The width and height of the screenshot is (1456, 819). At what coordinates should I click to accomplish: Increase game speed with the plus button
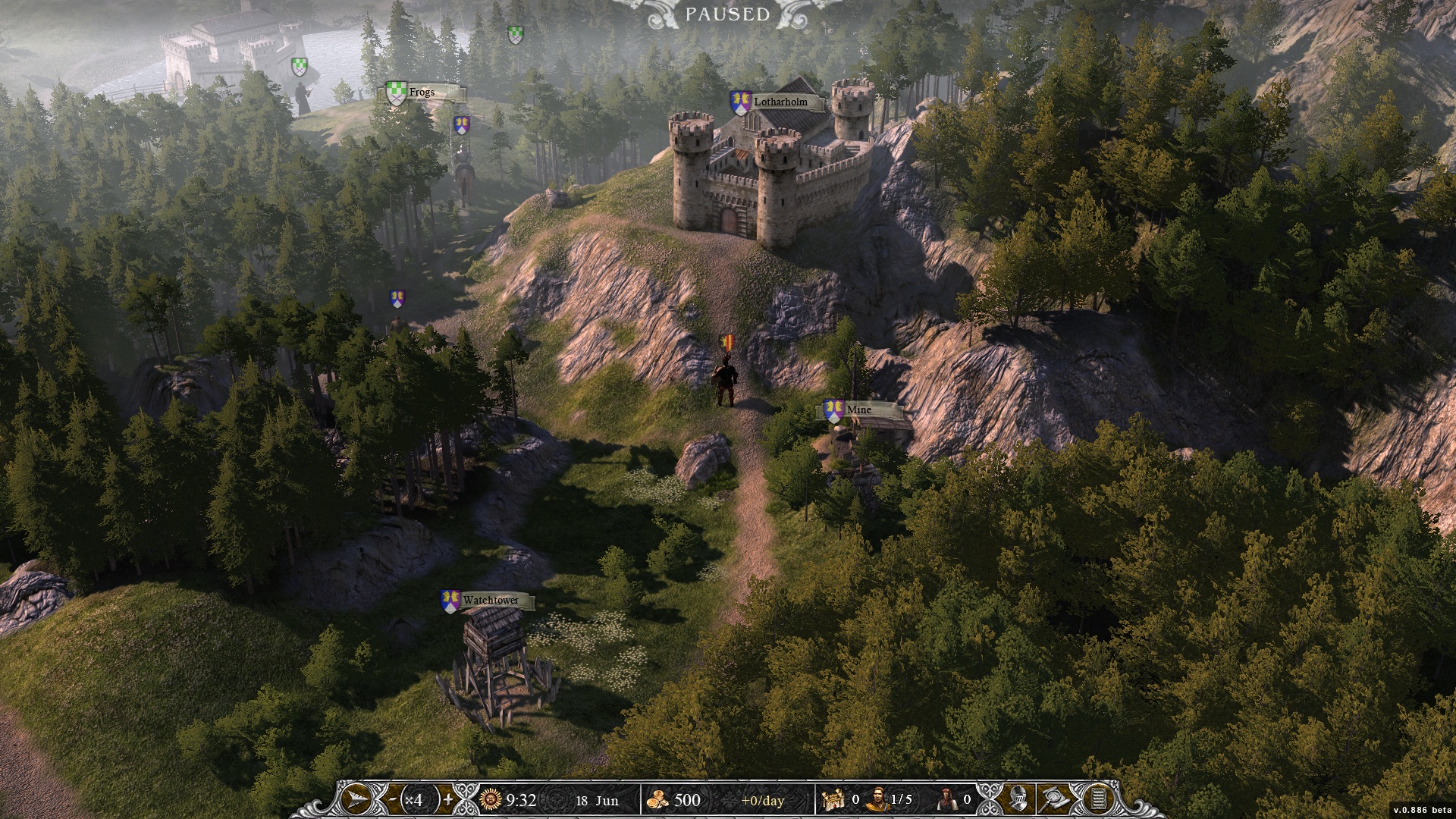click(x=448, y=799)
